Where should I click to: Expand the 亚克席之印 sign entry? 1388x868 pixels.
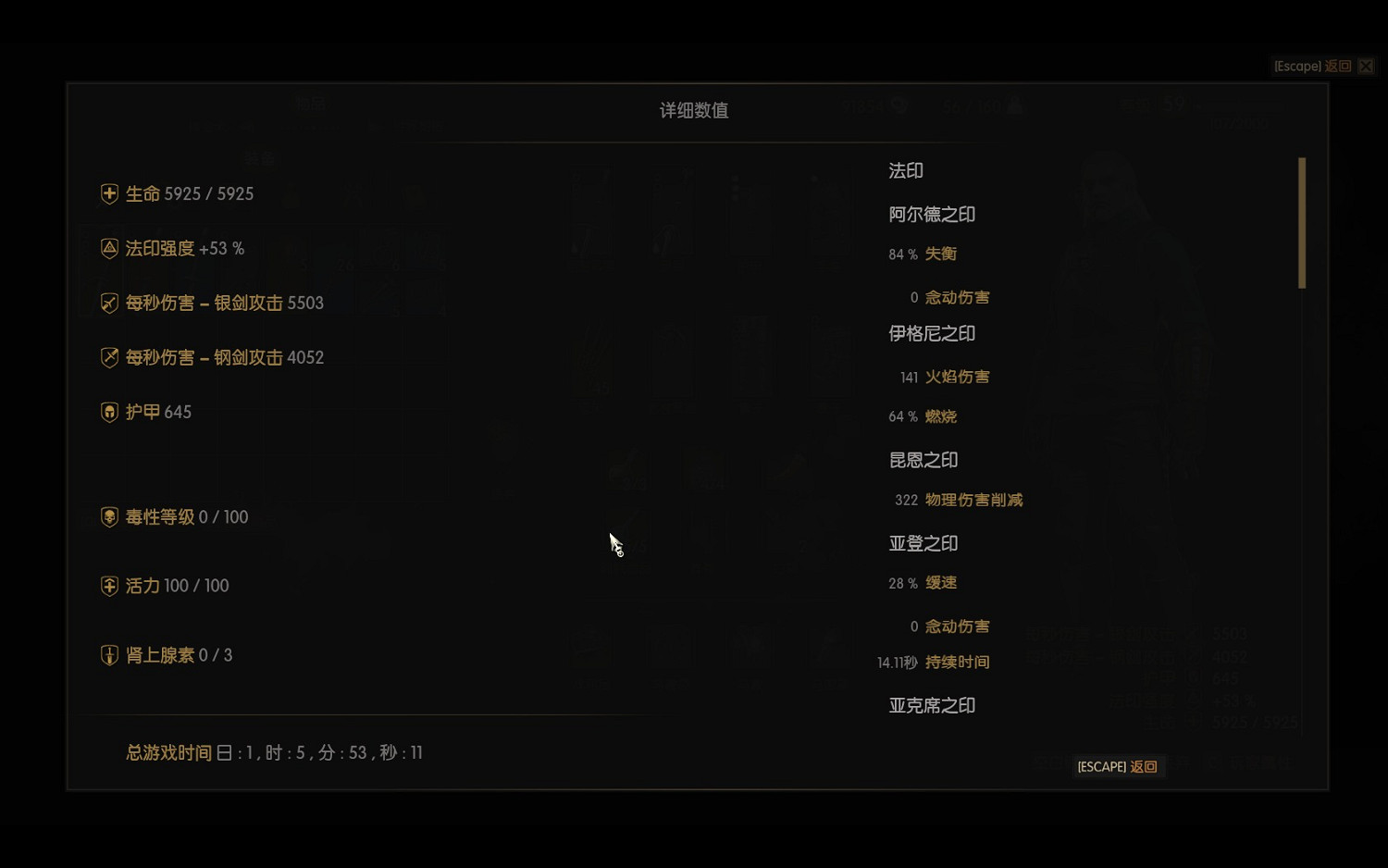(932, 705)
